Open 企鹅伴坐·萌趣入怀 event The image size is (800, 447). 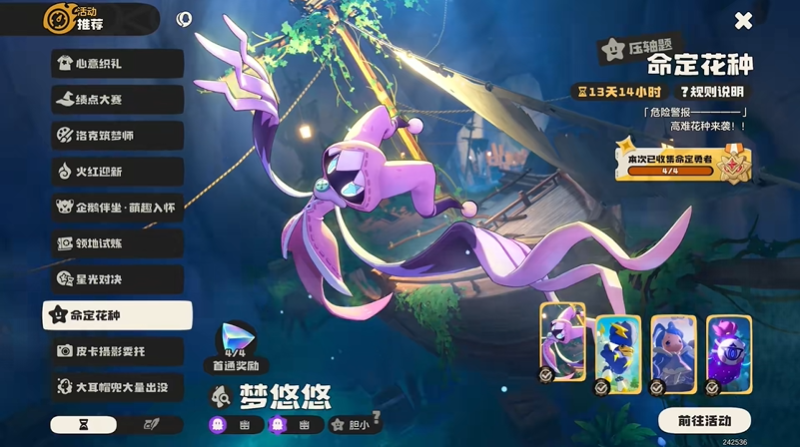pyautogui.click(x=117, y=208)
